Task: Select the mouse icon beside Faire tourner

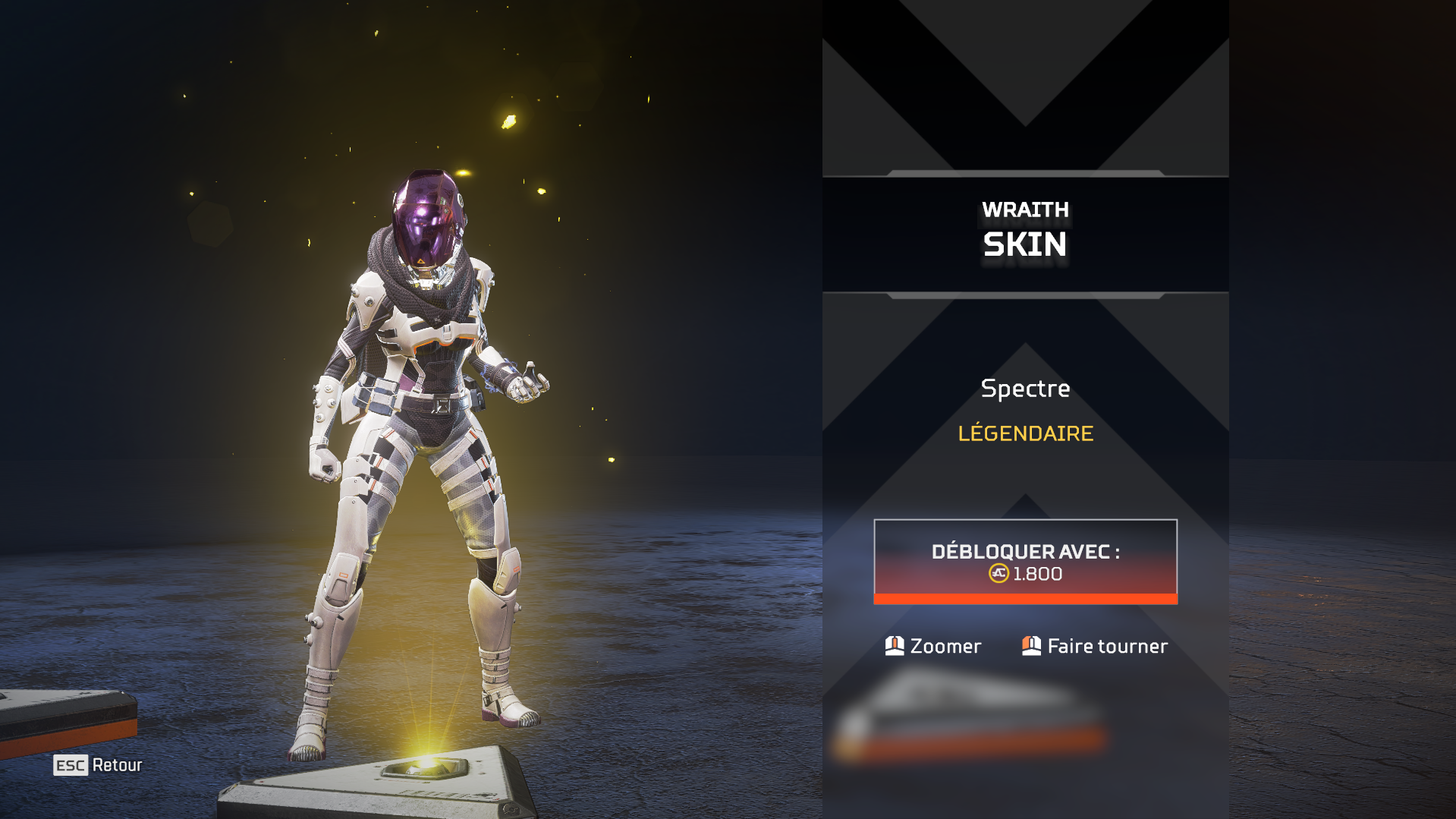Action: [1031, 646]
